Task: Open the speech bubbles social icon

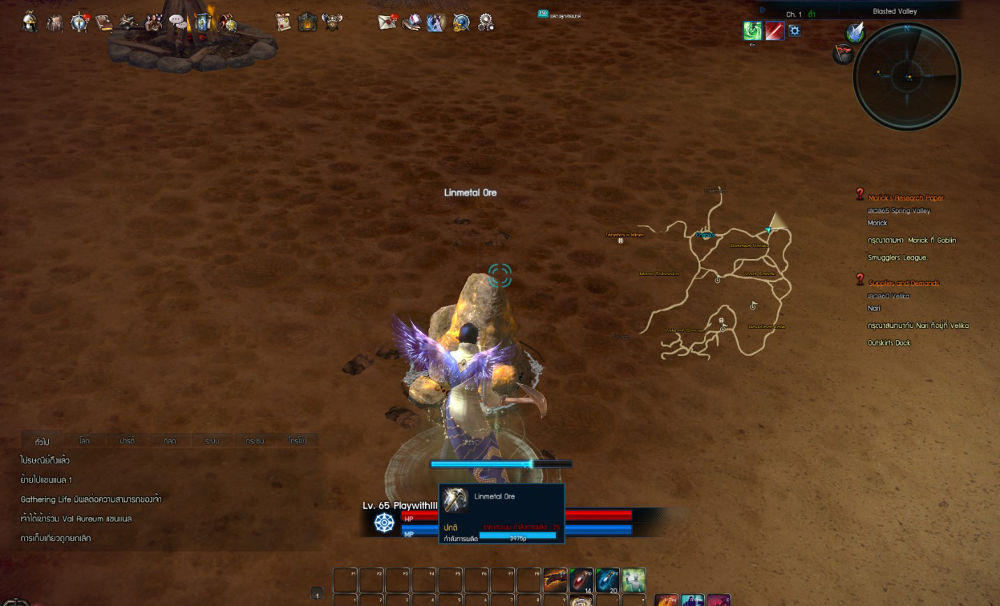Action: click(176, 20)
